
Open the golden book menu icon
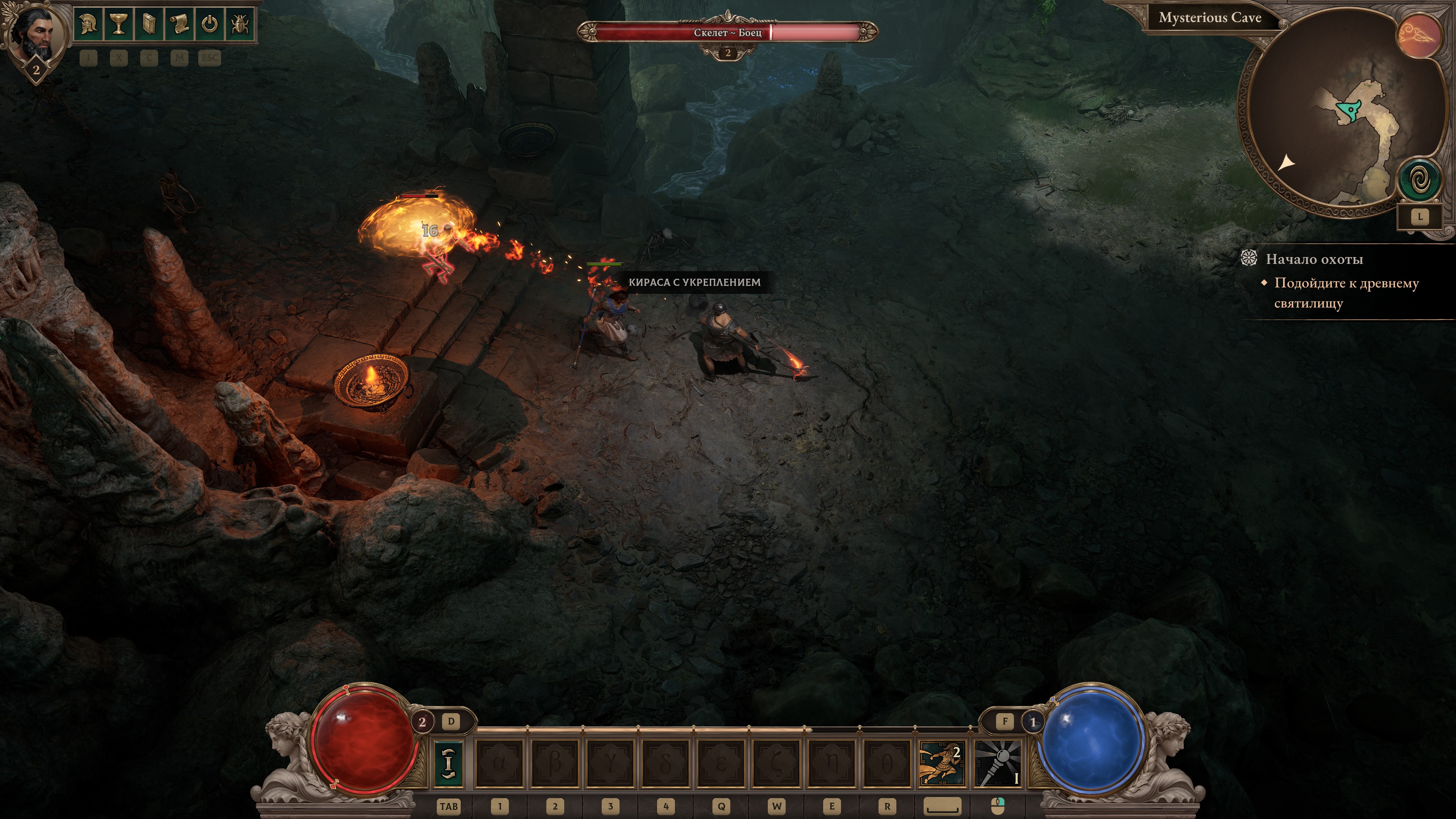coord(149,24)
